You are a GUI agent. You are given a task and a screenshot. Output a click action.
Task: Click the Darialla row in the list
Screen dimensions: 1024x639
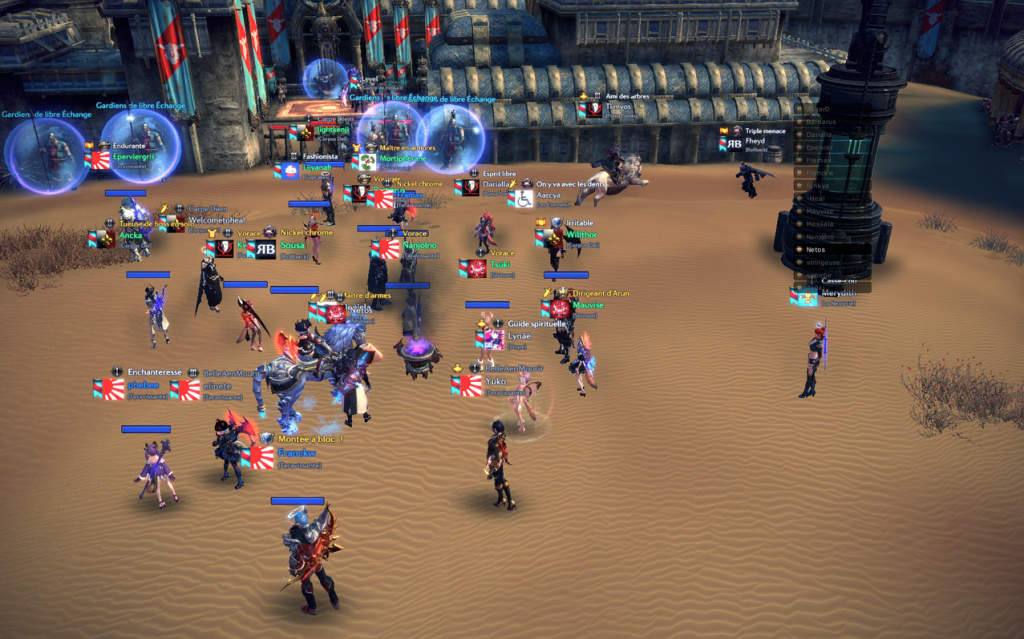pos(820,134)
